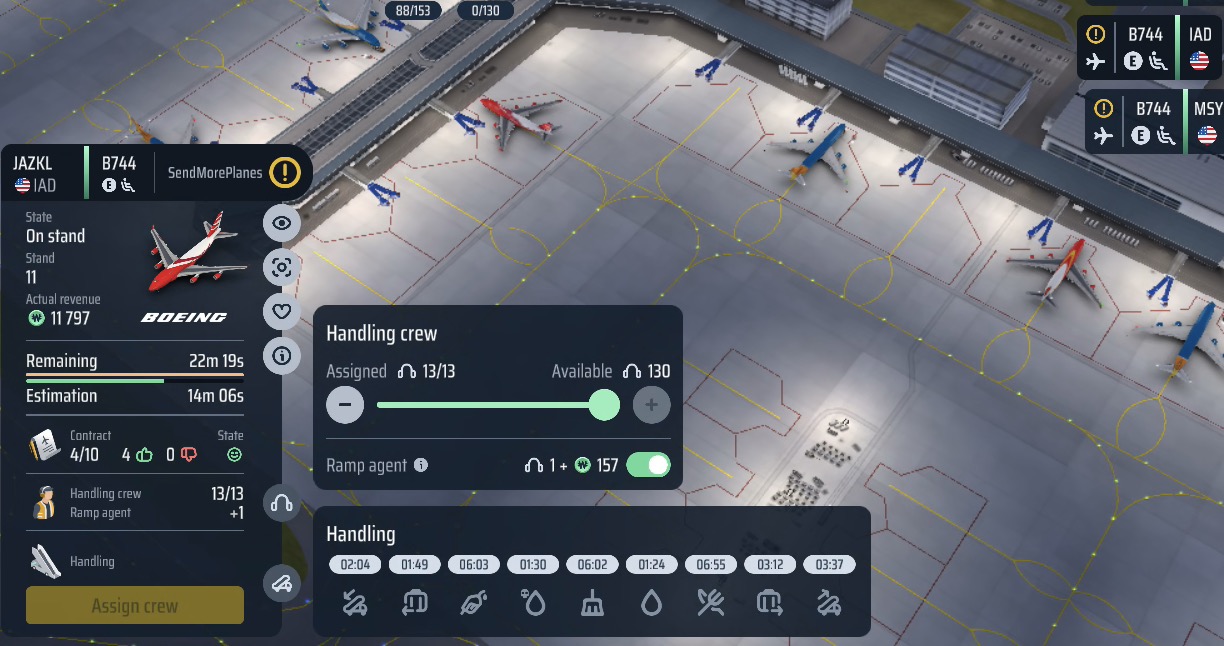1224x646 pixels.
Task: Toggle the eye visibility button
Action: pos(282,223)
